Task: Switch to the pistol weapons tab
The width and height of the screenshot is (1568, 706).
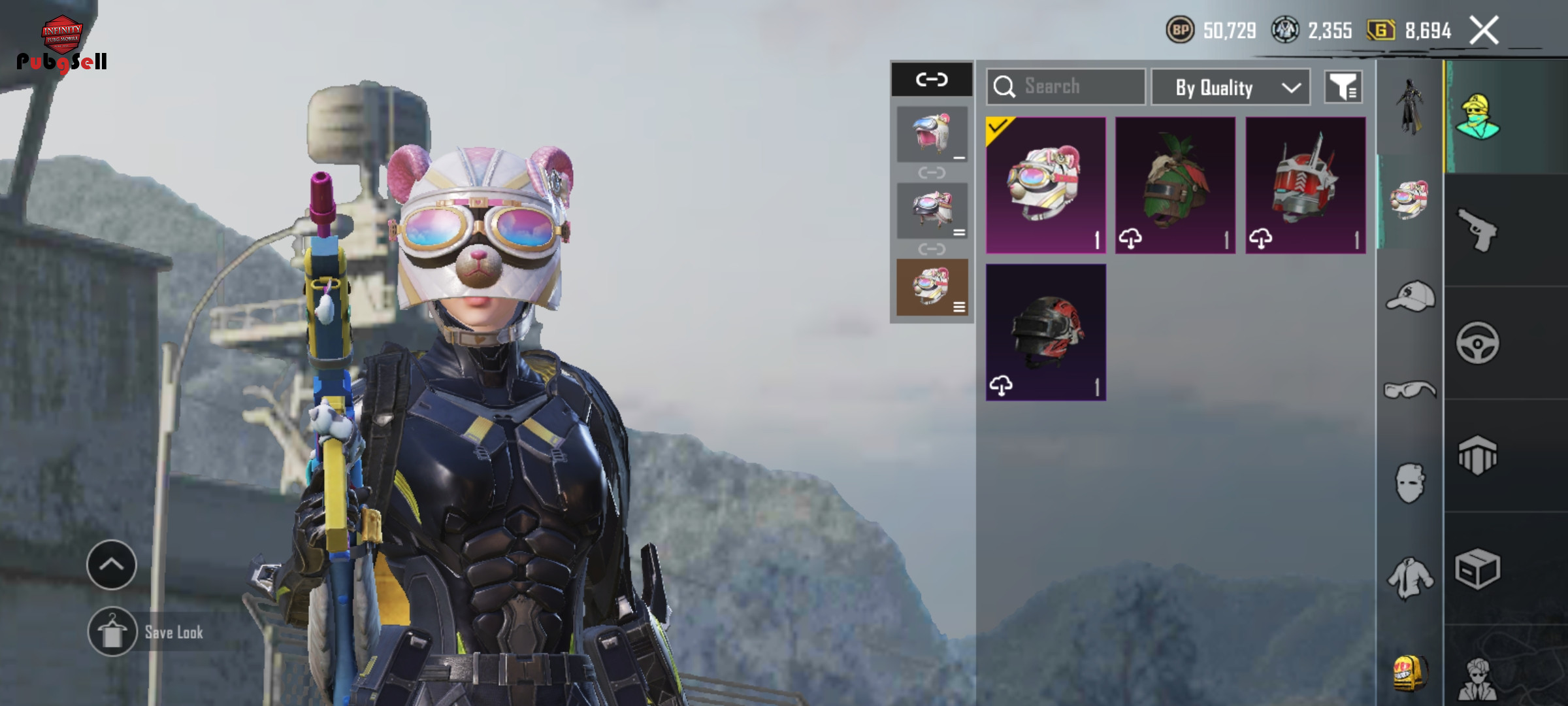Action: point(1478,229)
